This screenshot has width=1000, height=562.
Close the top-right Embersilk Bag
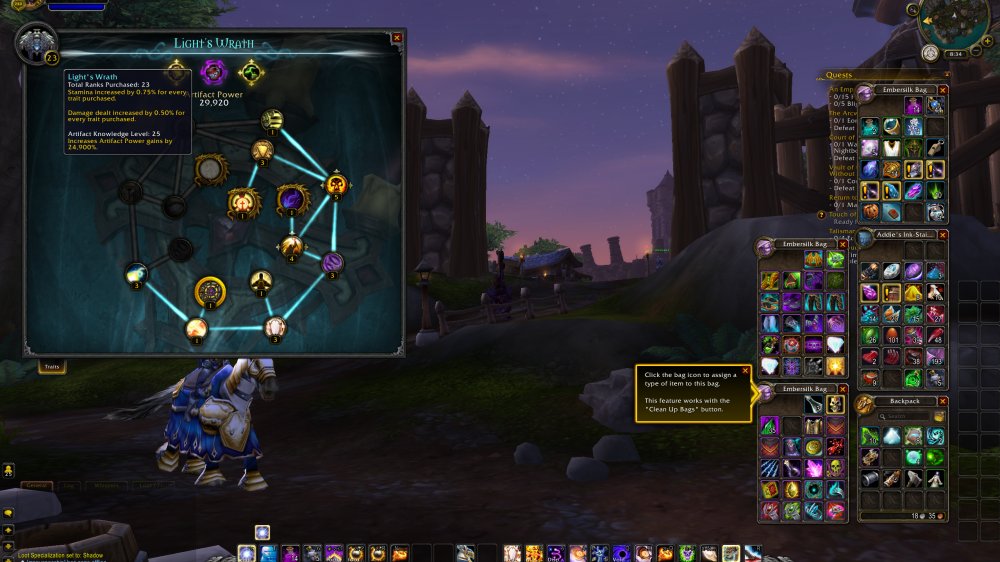tap(943, 90)
